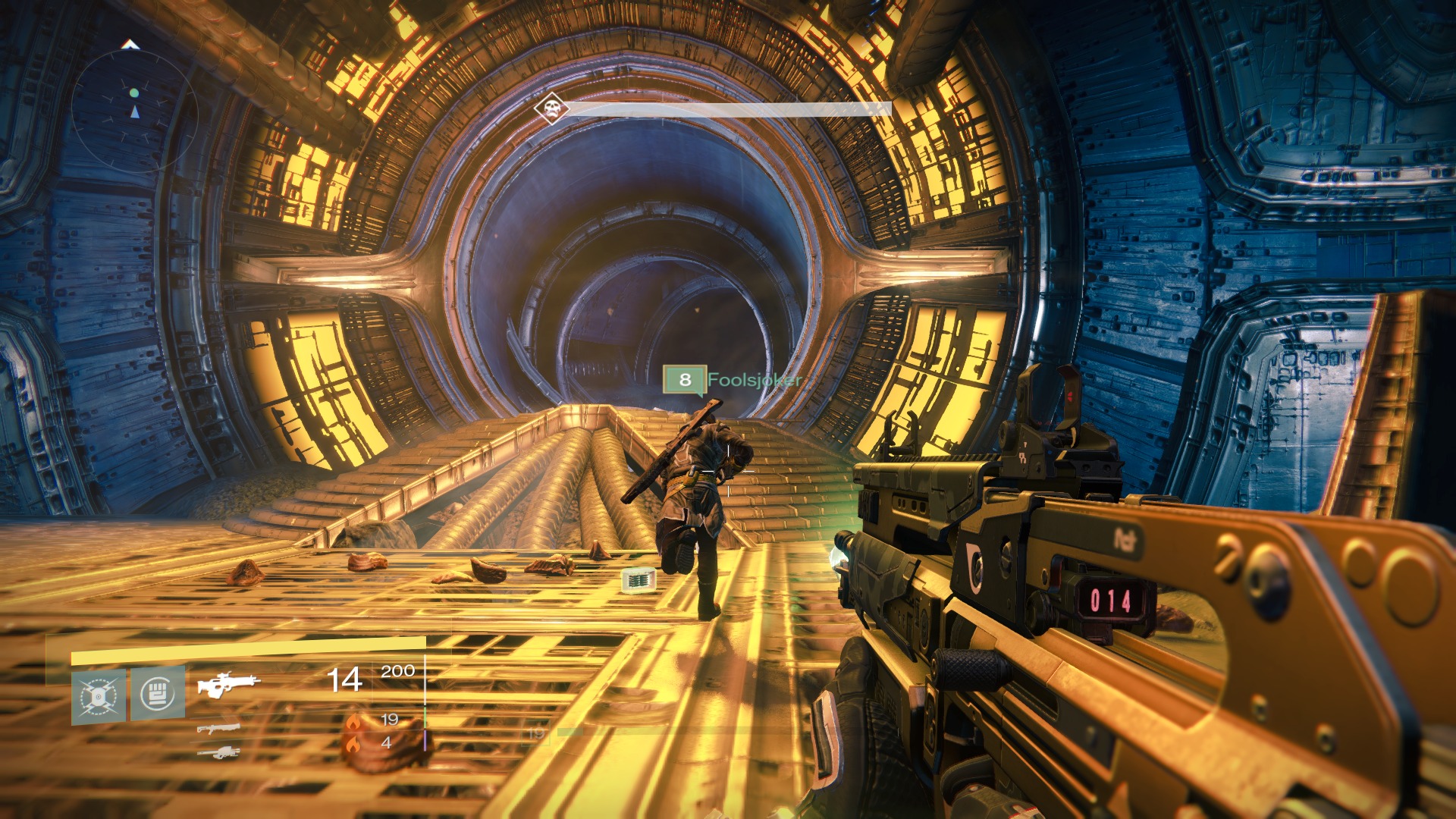Switch to the heavy weapon icon
The width and height of the screenshot is (1456, 819).
click(218, 752)
